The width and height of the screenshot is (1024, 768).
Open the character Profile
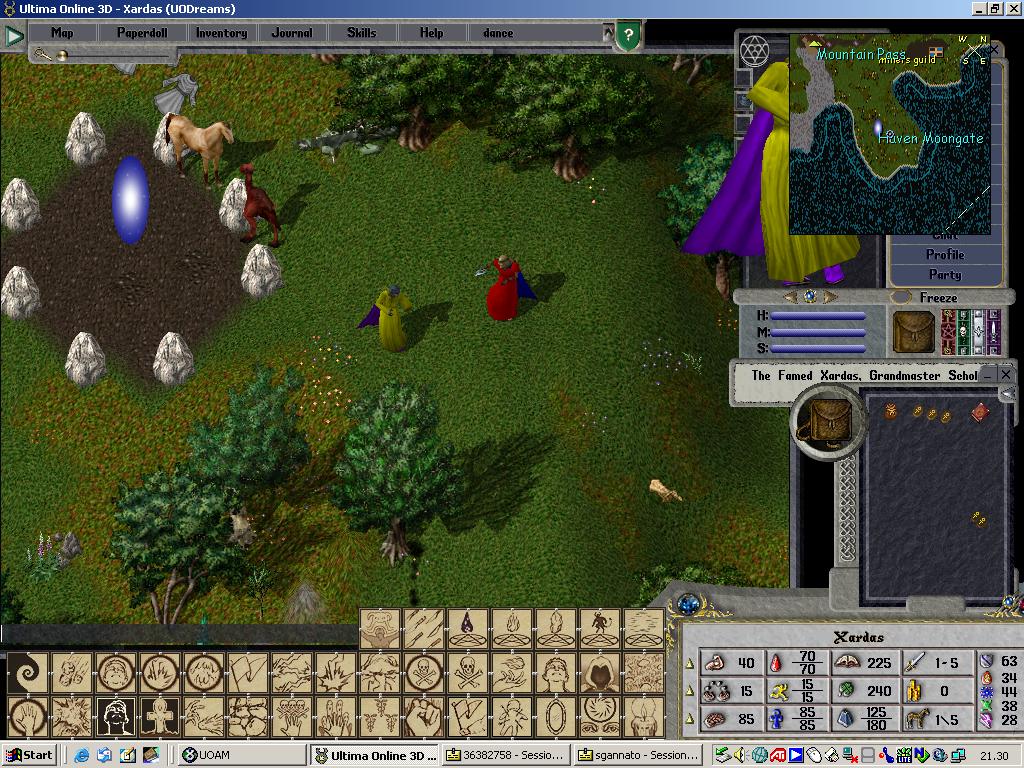[944, 255]
